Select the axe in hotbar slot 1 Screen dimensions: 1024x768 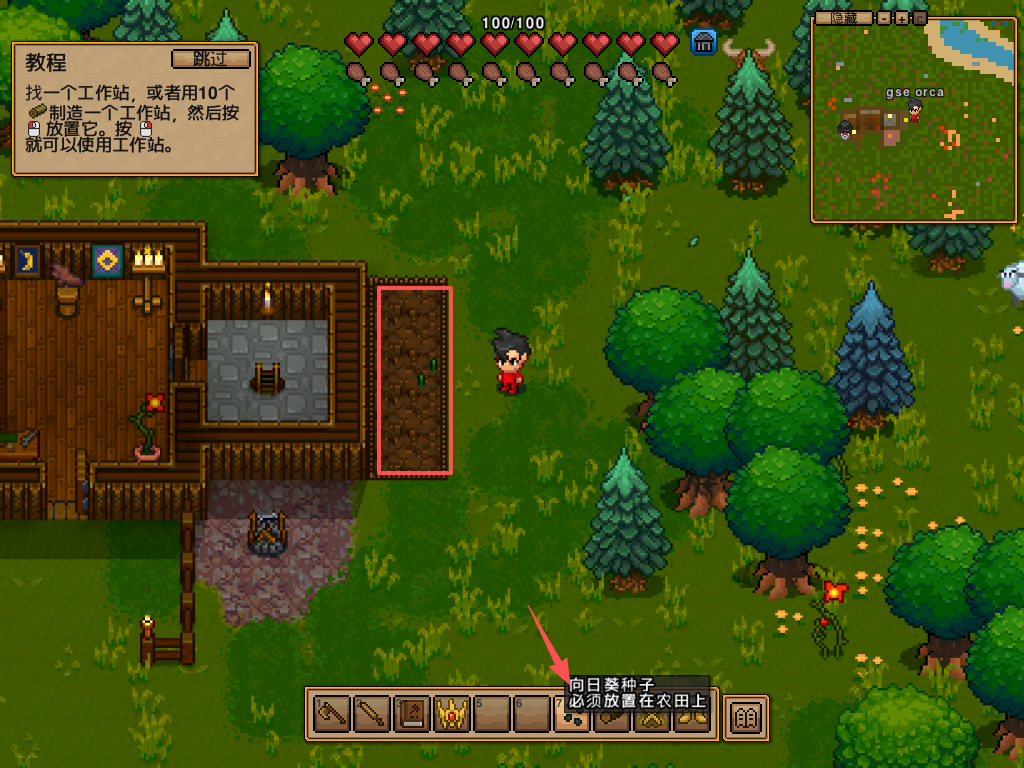(331, 715)
